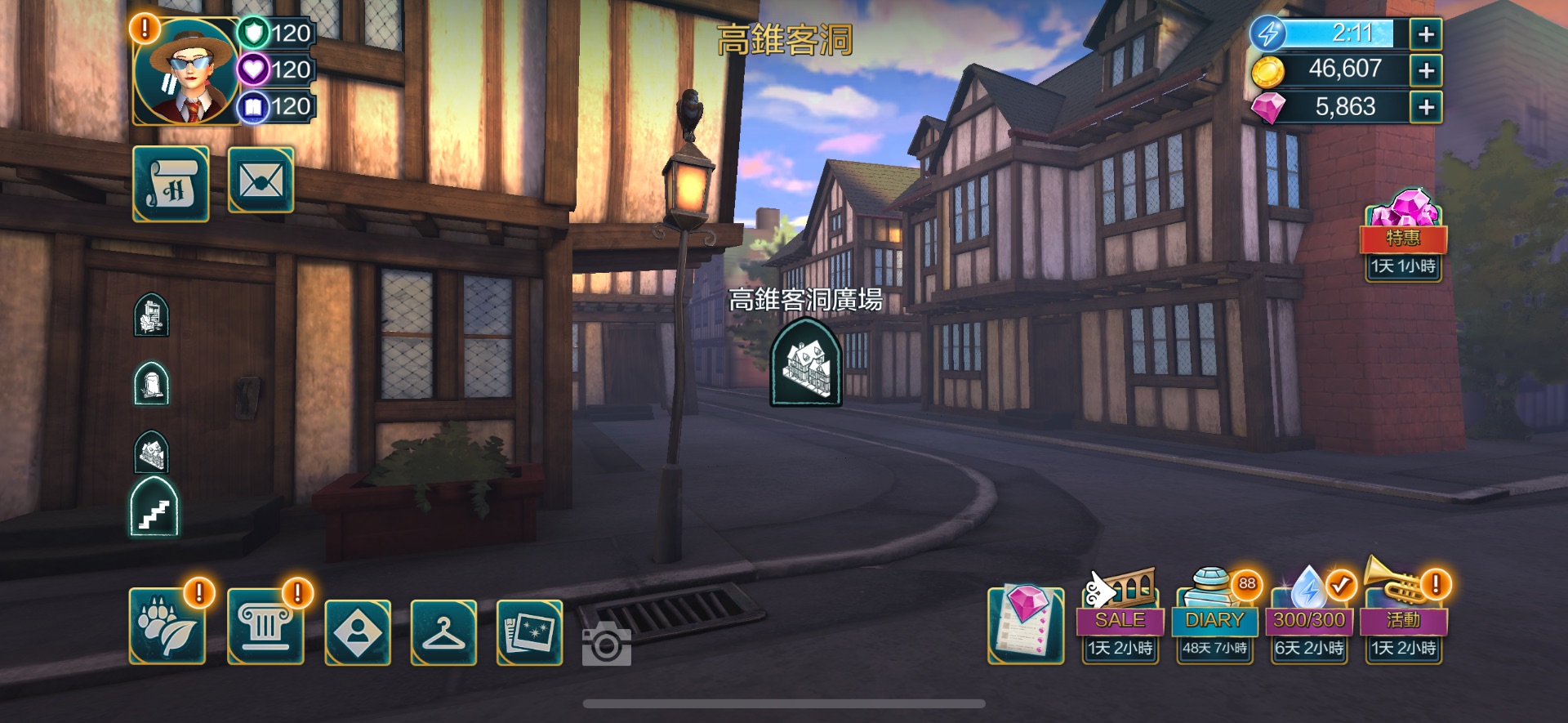Add pink gems with the plus button
Image resolution: width=1568 pixels, height=723 pixels.
point(1426,107)
